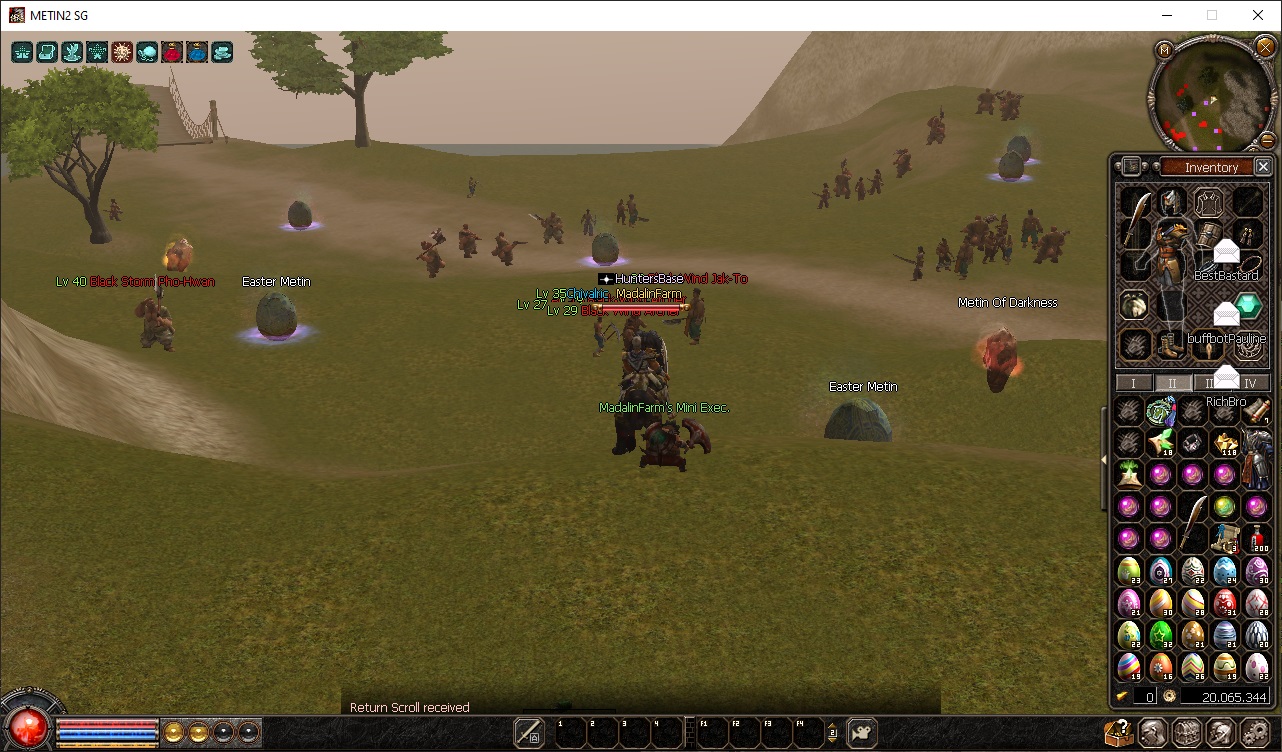Select the equipped helmet slot
Image resolution: width=1282 pixels, height=752 pixels.
(1172, 203)
